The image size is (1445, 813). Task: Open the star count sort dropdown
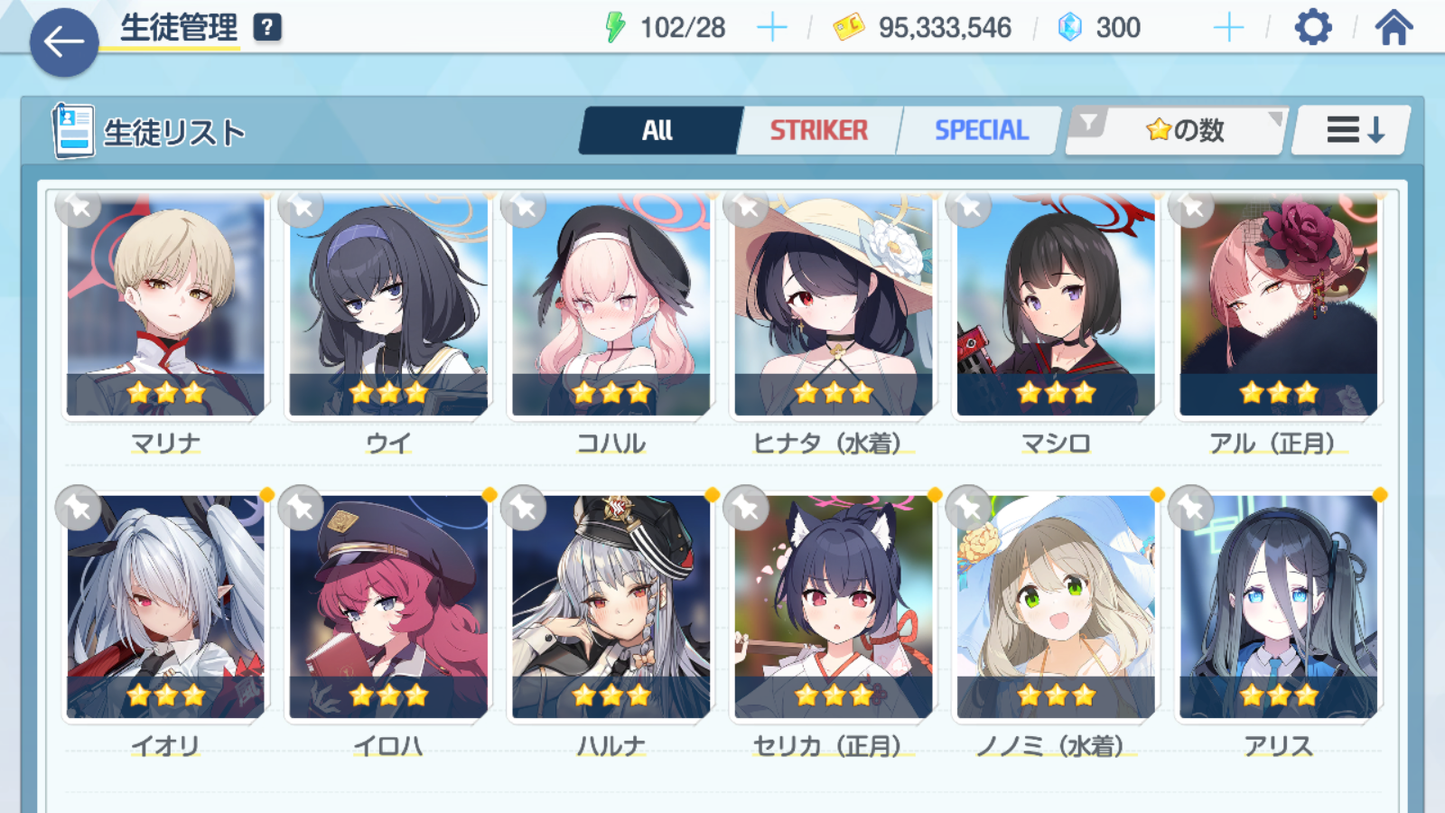(x=1177, y=130)
